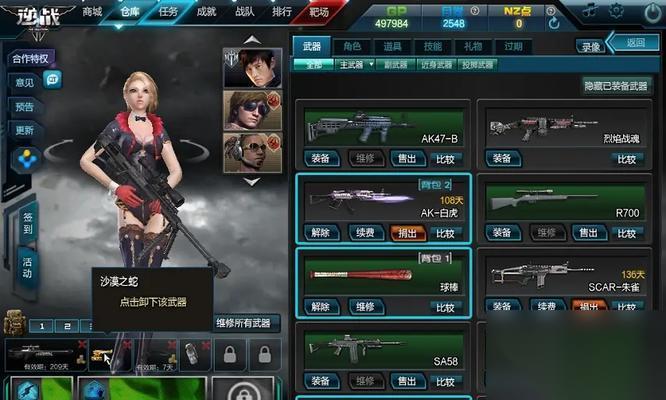Open the 商城 shop menu
666x400 pixels.
(x=92, y=12)
